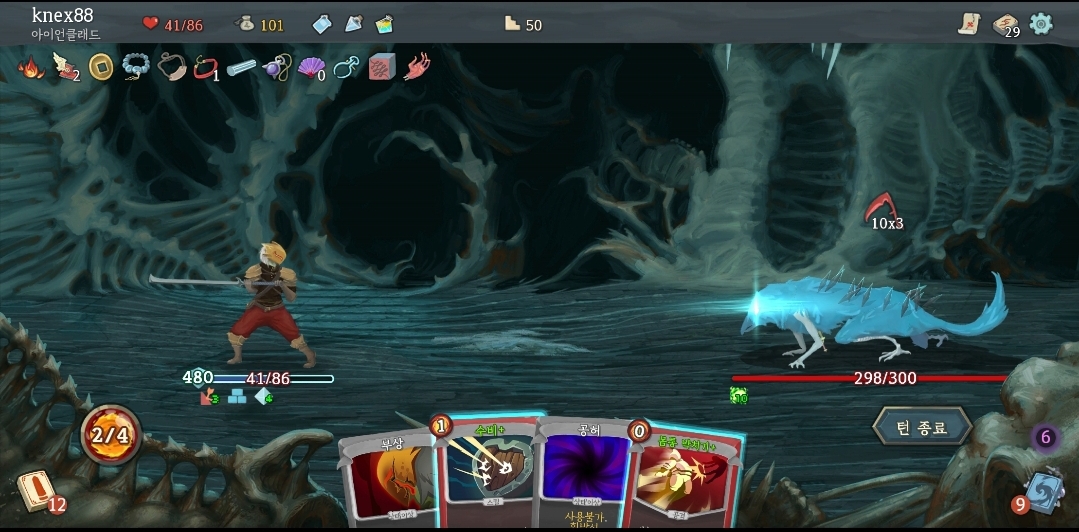Inspect the red hand relic

[x=416, y=67]
